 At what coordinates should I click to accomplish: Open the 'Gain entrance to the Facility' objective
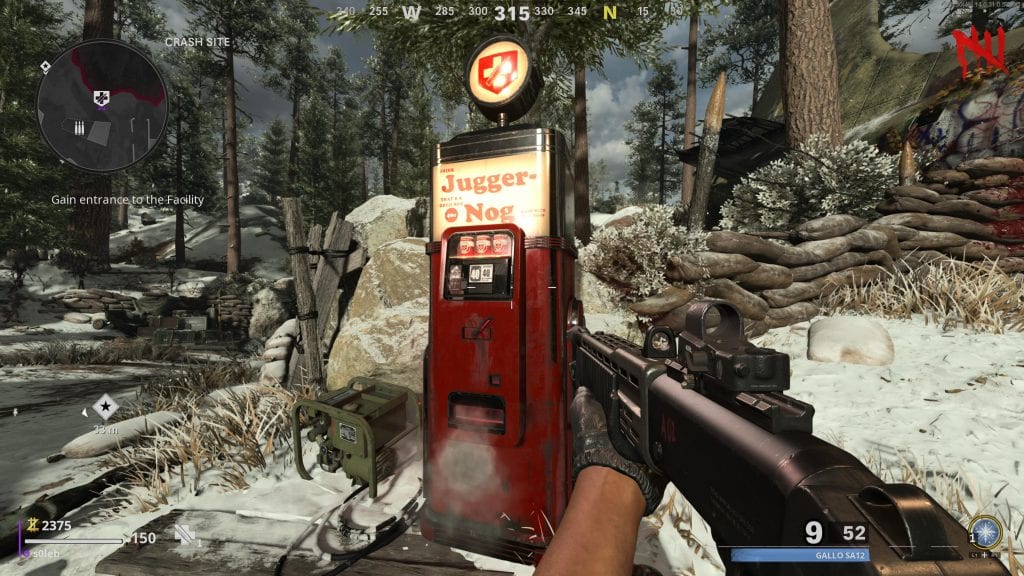click(128, 200)
